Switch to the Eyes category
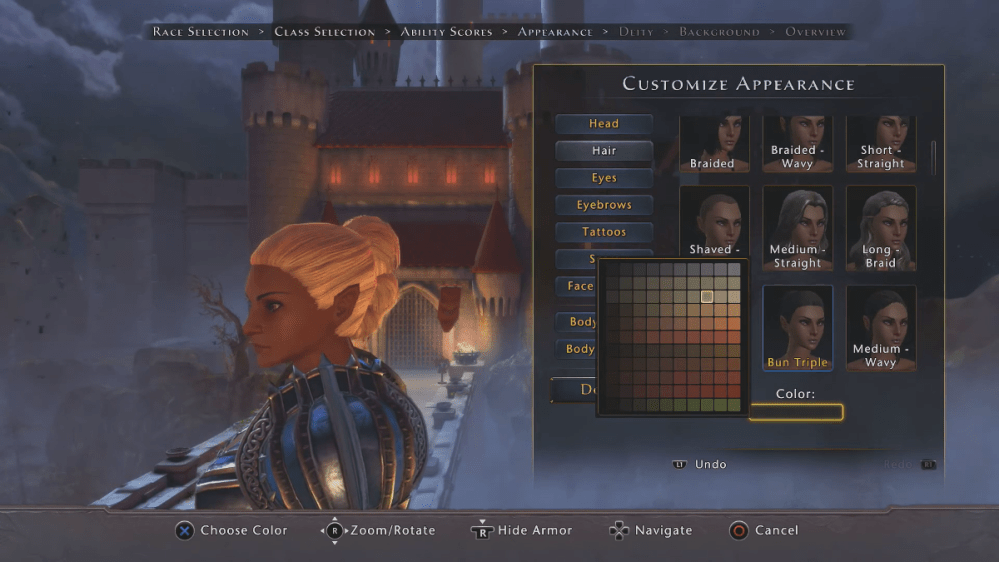This screenshot has width=999, height=562. click(x=604, y=178)
